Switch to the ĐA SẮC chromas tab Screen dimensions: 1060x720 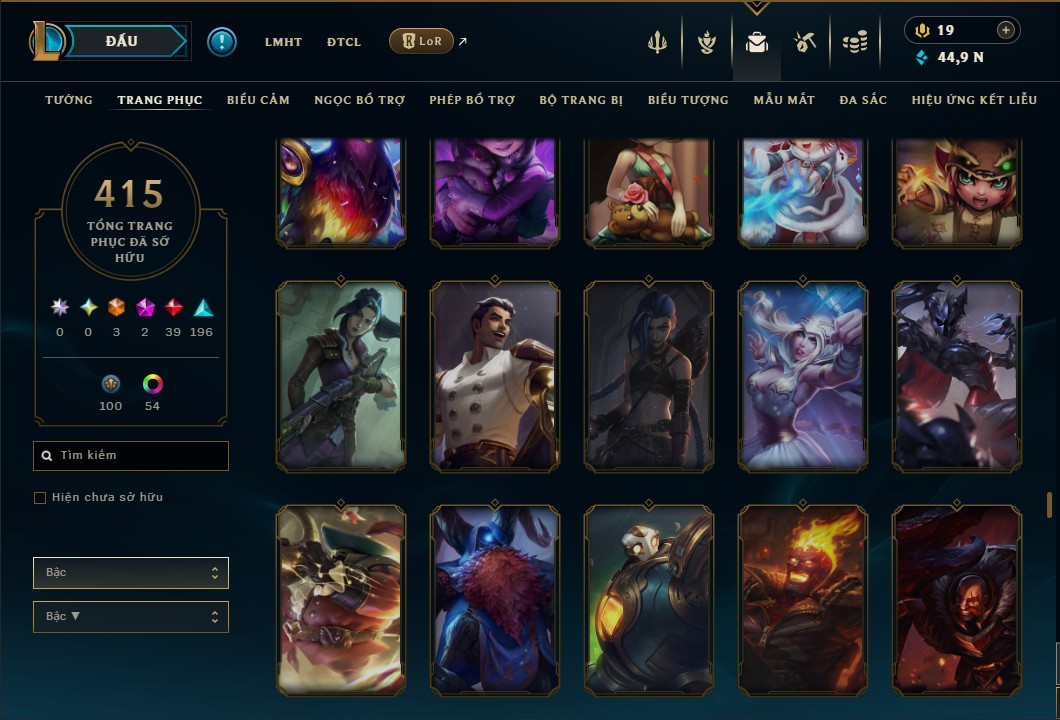(x=863, y=100)
